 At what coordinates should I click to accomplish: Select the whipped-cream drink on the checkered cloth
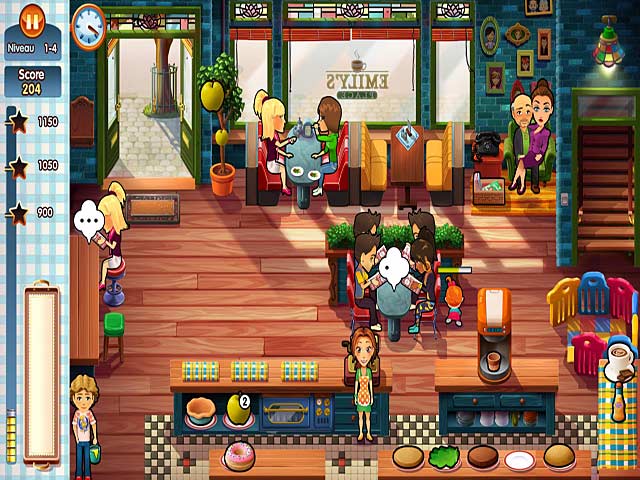coord(617,360)
